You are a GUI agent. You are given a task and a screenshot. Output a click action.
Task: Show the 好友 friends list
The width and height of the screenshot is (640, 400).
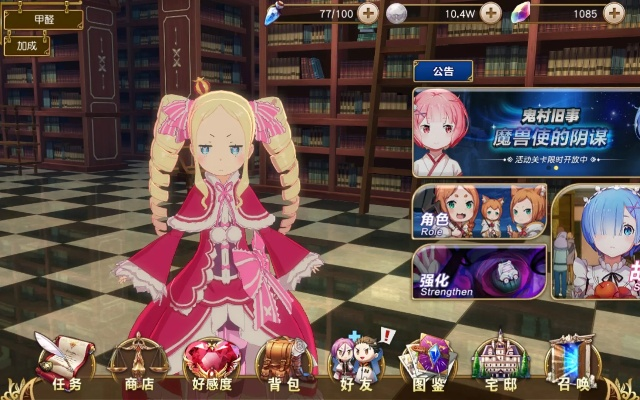[x=357, y=363]
